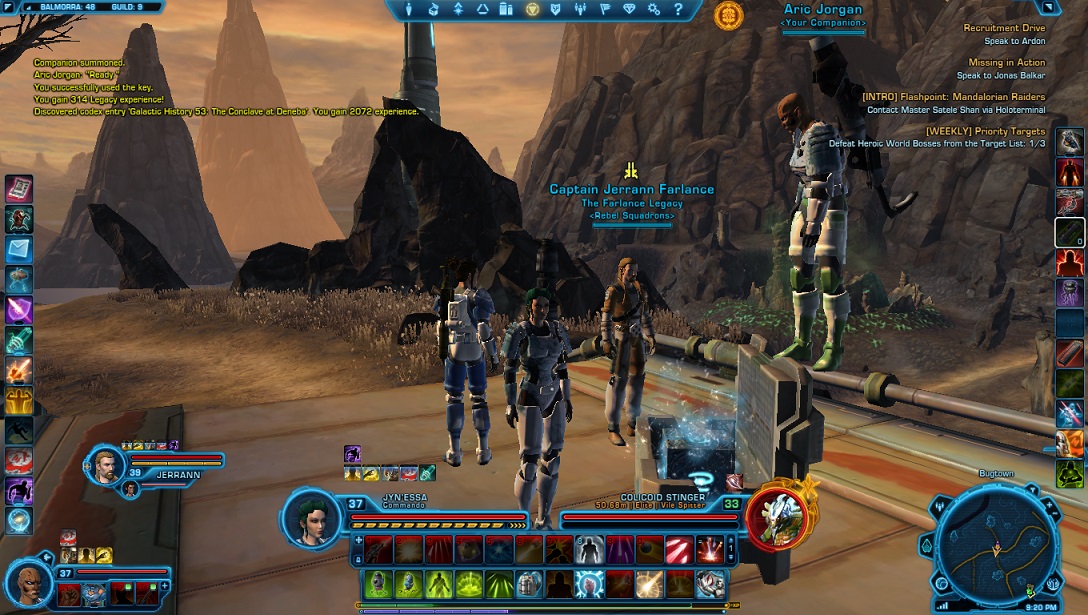
Task: Click the Aric Jorgan companion portrait
Action: tap(30, 582)
